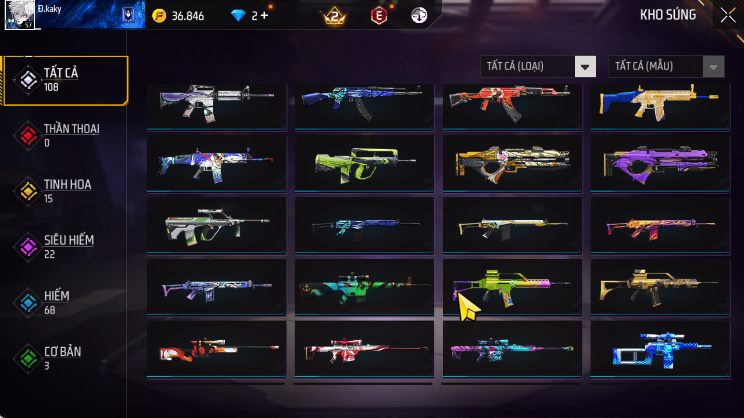Open the TẤT CẢ (LOẠI) dropdown
Screen dimensions: 744x418
tap(538, 66)
